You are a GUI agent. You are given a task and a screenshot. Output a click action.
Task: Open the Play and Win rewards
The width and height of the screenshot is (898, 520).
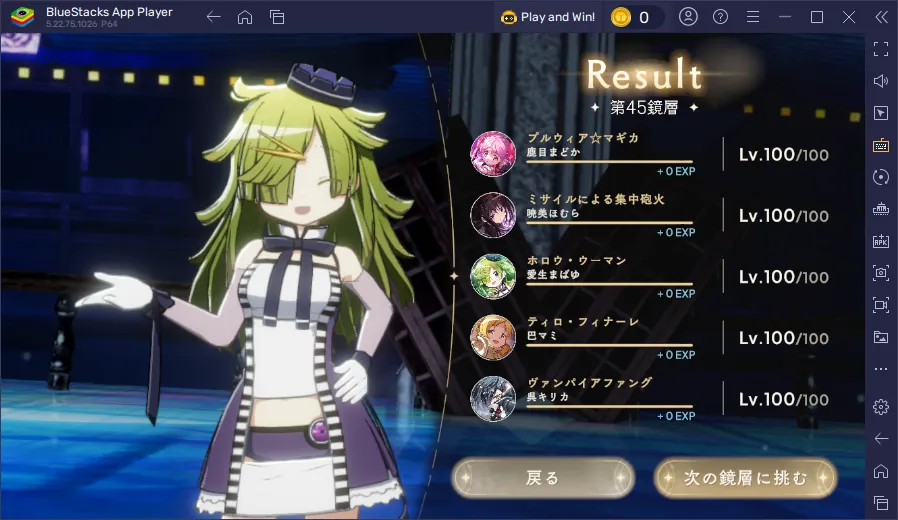pyautogui.click(x=548, y=17)
